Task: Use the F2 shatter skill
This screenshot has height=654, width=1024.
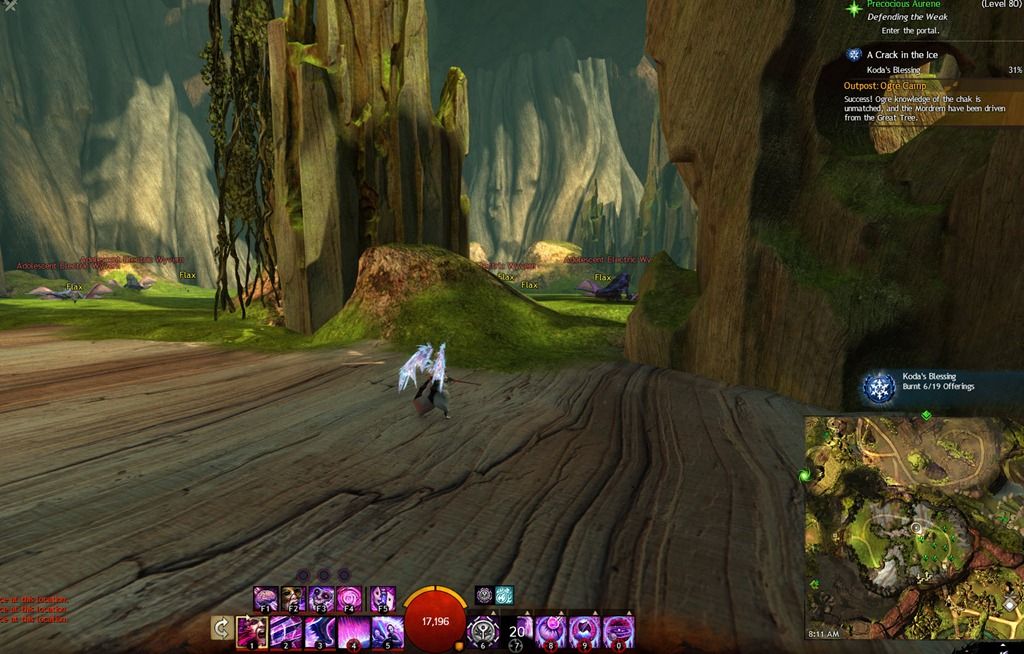Action: (294, 599)
